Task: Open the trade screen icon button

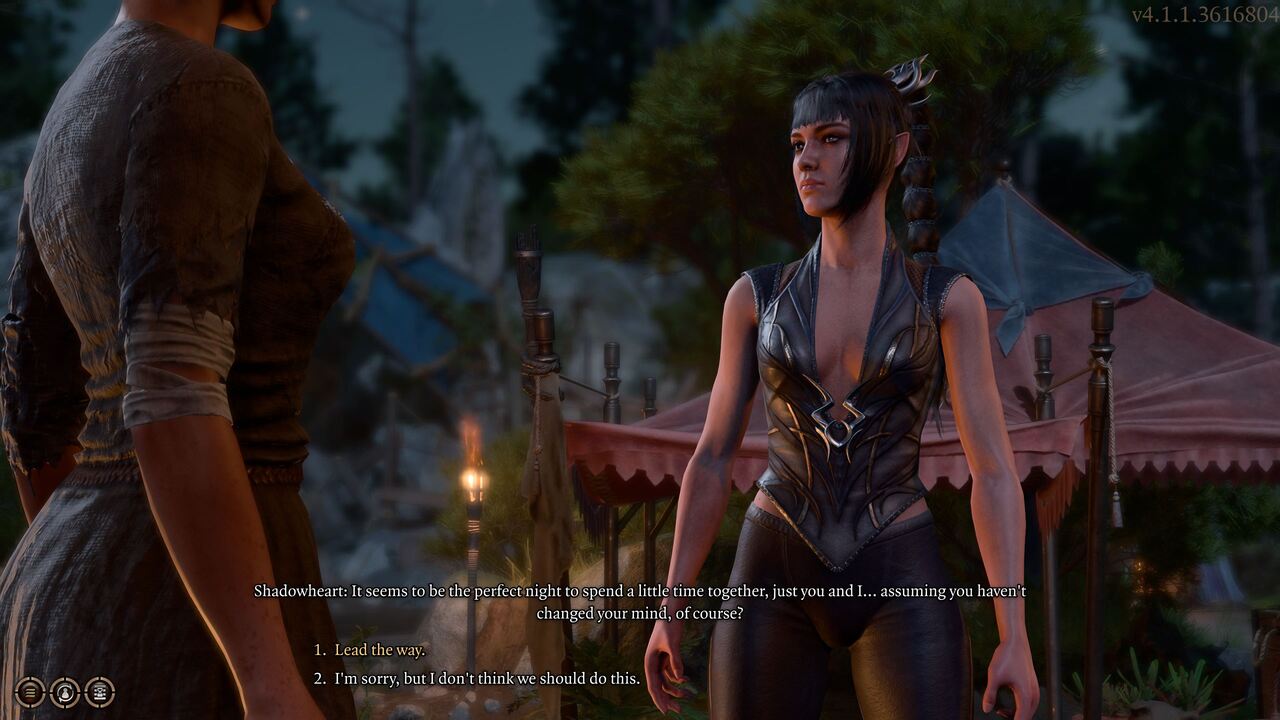Action: click(99, 692)
